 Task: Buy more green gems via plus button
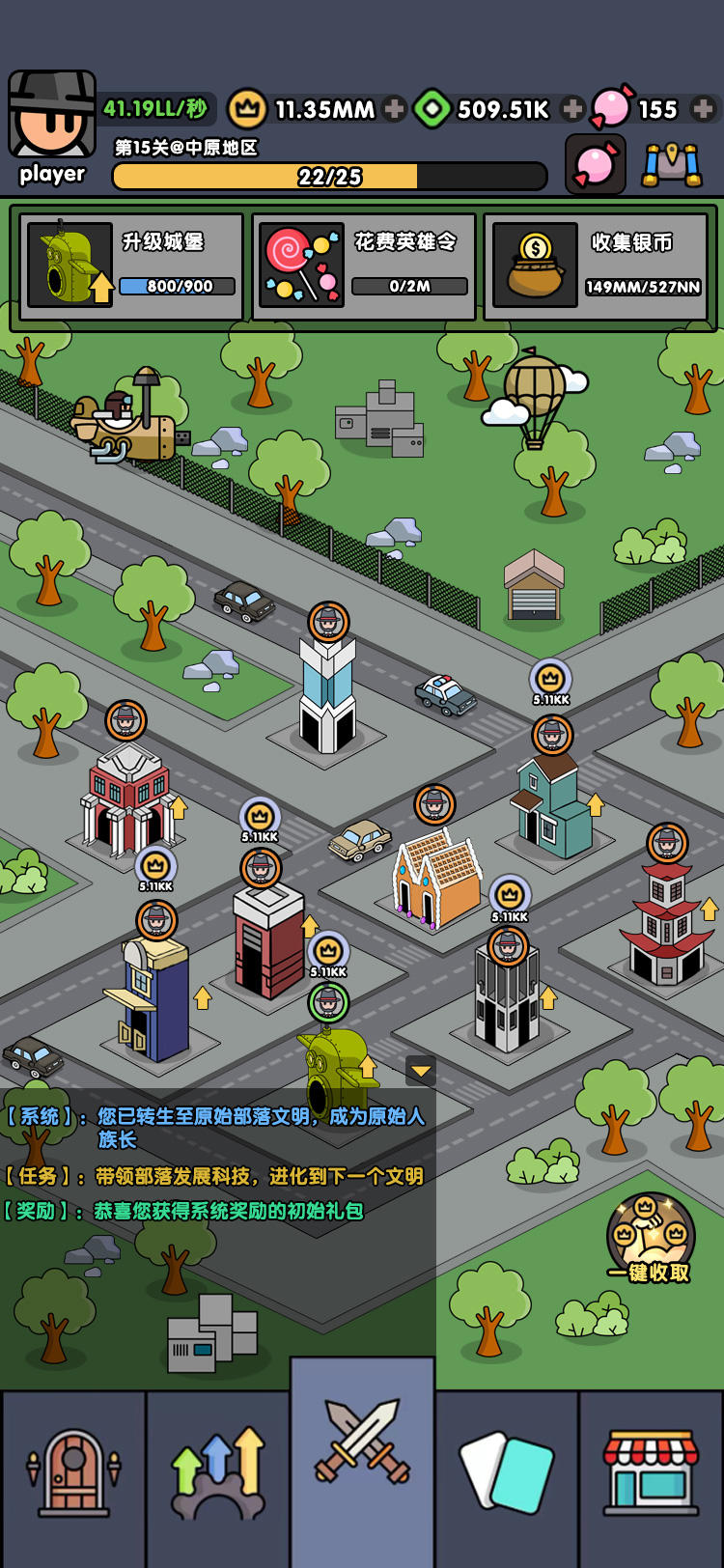tap(572, 109)
